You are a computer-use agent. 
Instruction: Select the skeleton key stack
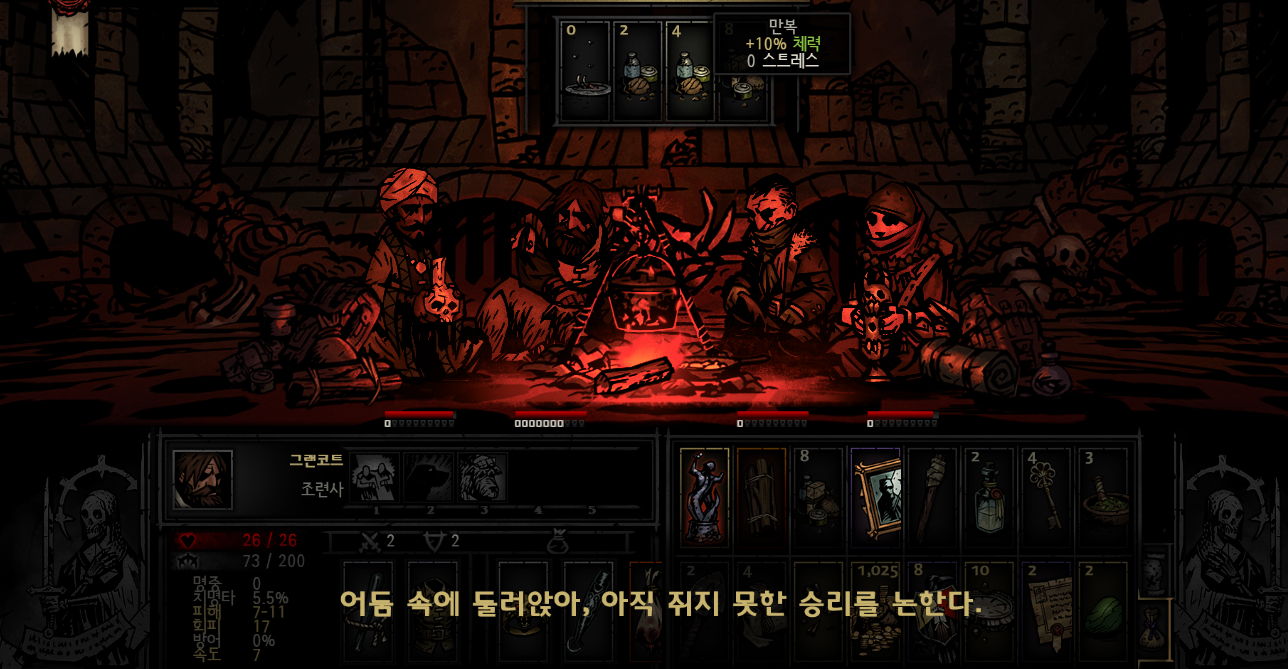tap(1046, 496)
